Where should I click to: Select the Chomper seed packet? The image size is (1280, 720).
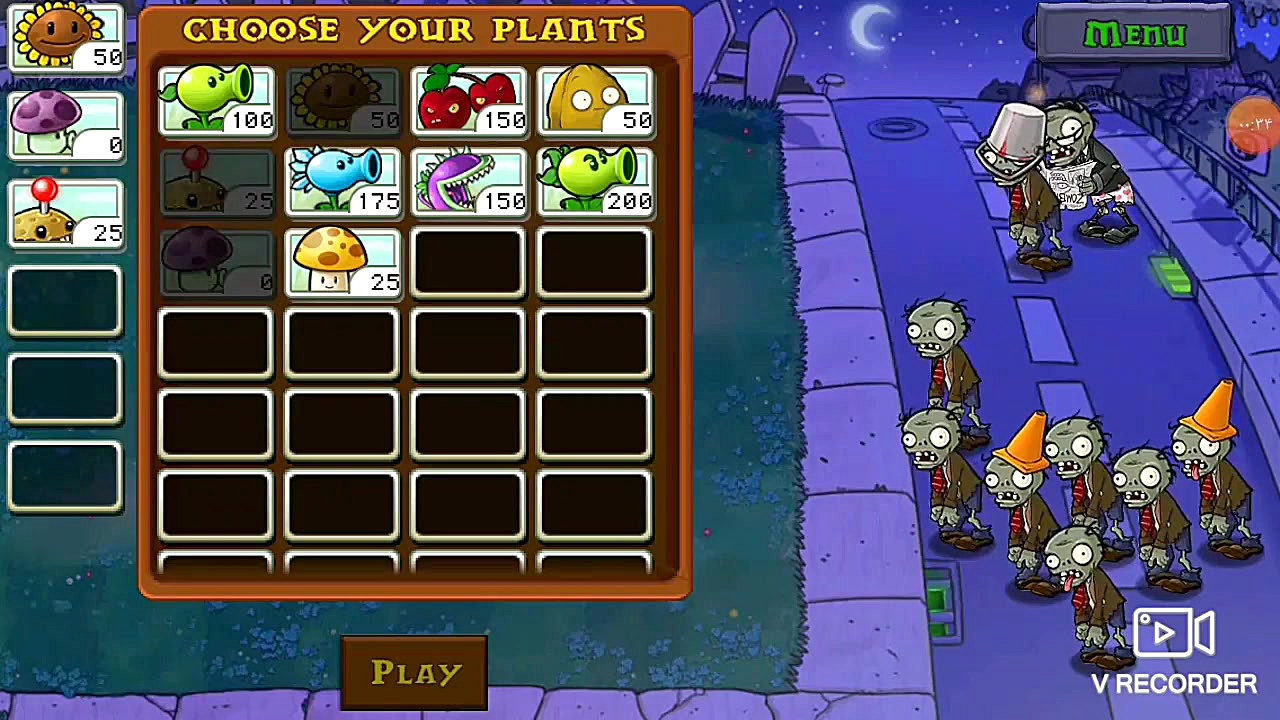468,182
